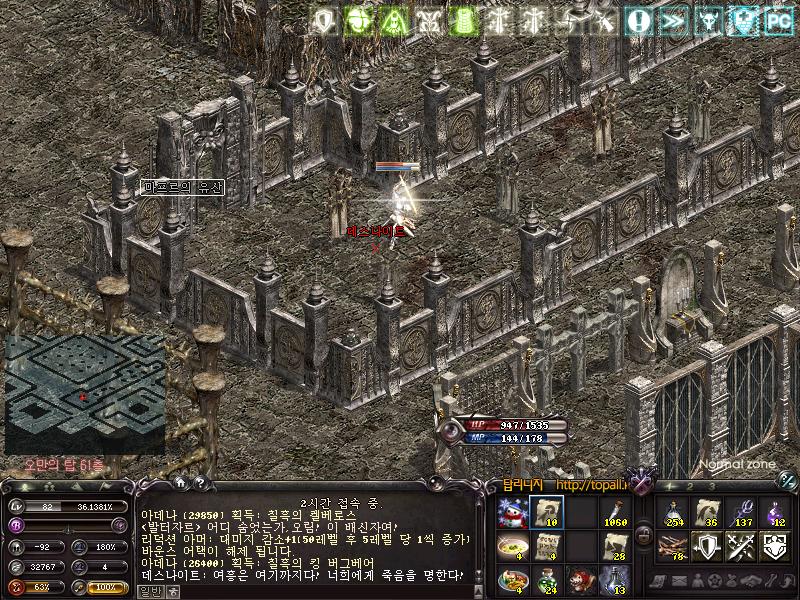
Task: Select the dagger item with 1060 count
Action: point(614,513)
